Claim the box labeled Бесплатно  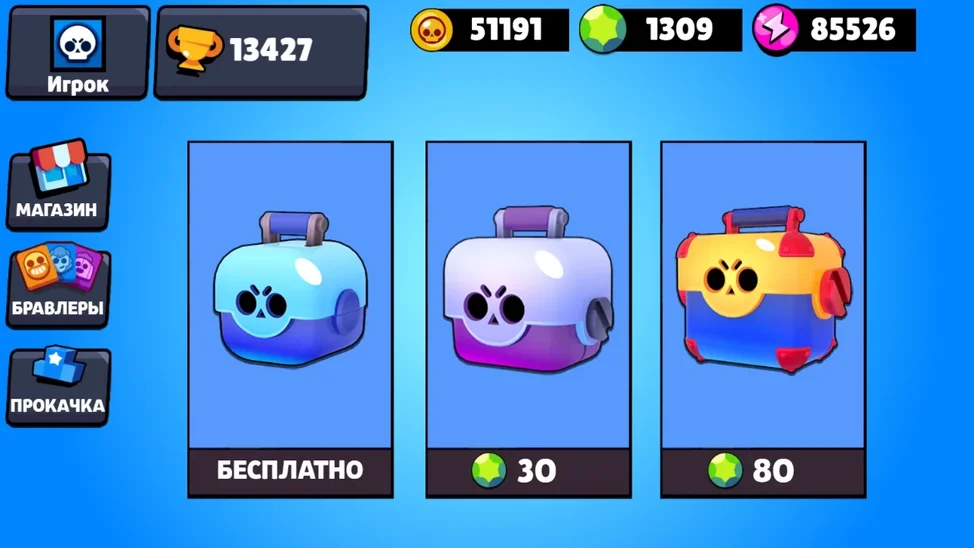(x=290, y=470)
